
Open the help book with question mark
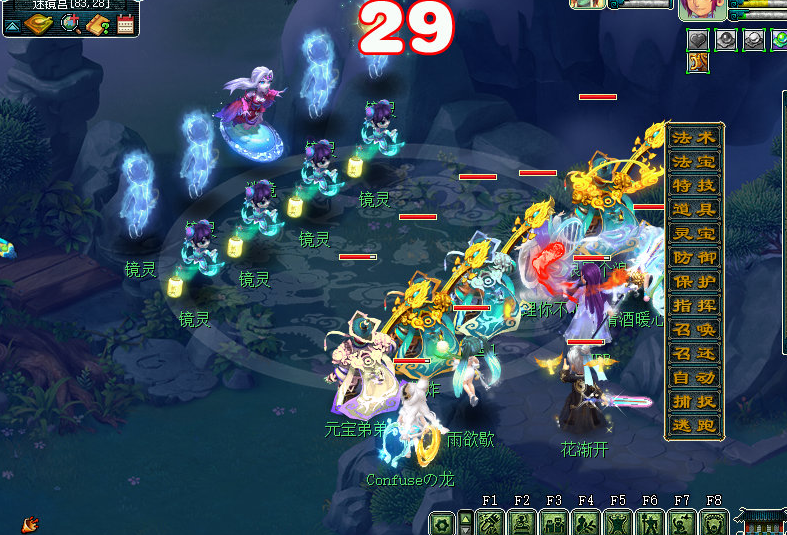pos(98,24)
